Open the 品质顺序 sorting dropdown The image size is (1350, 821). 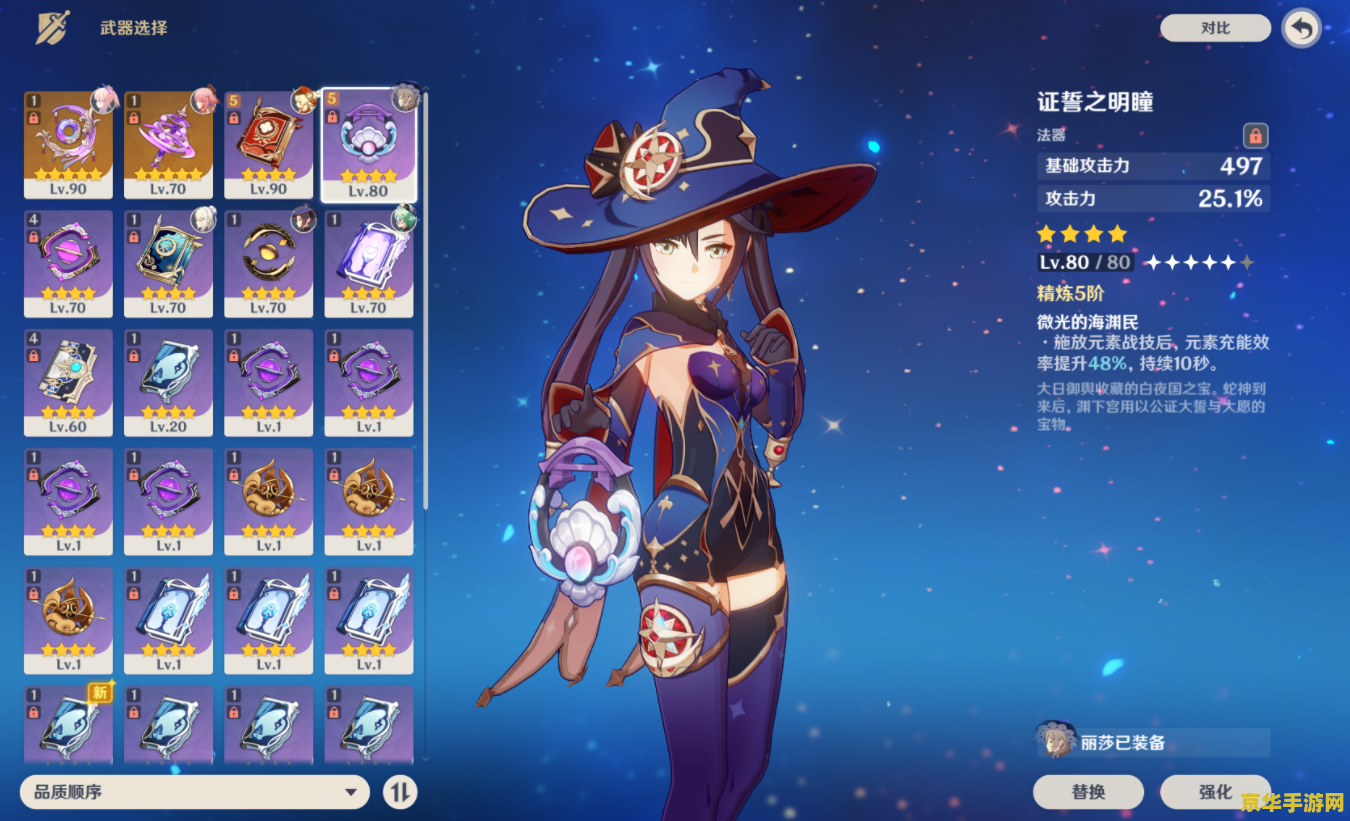[x=195, y=791]
